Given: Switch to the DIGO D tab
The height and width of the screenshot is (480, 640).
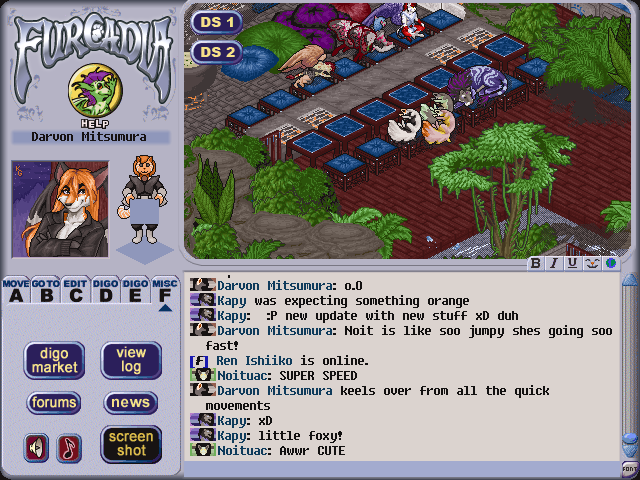Looking at the screenshot, I should (x=105, y=290).
